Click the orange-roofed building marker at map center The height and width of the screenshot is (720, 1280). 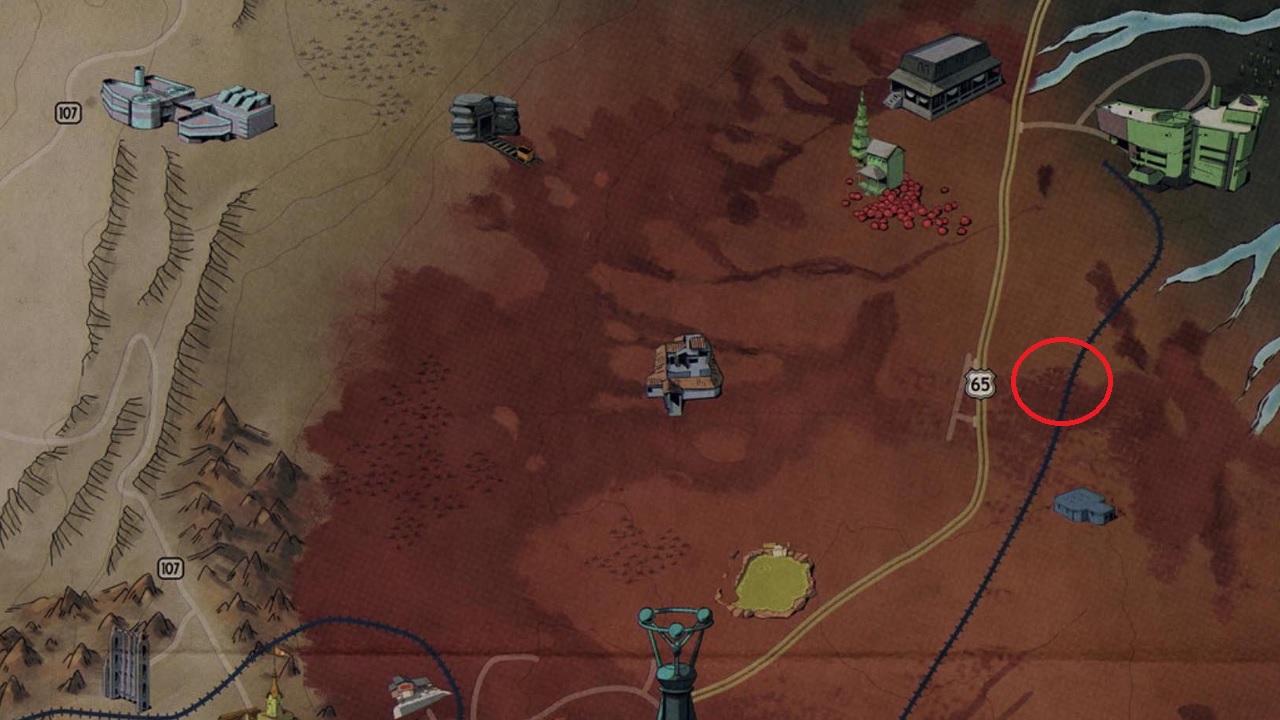(685, 372)
